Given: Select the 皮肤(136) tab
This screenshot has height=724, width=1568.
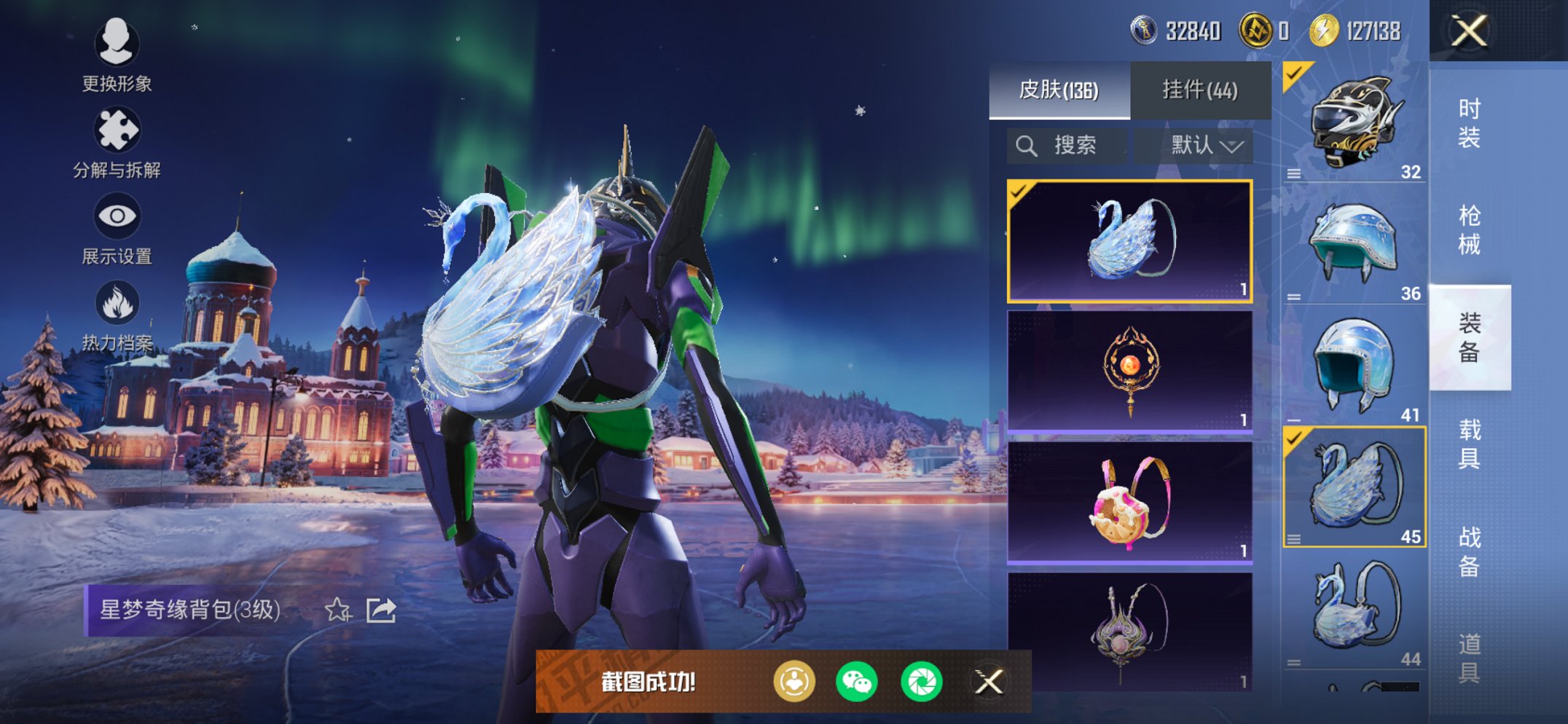Looking at the screenshot, I should (x=1059, y=90).
